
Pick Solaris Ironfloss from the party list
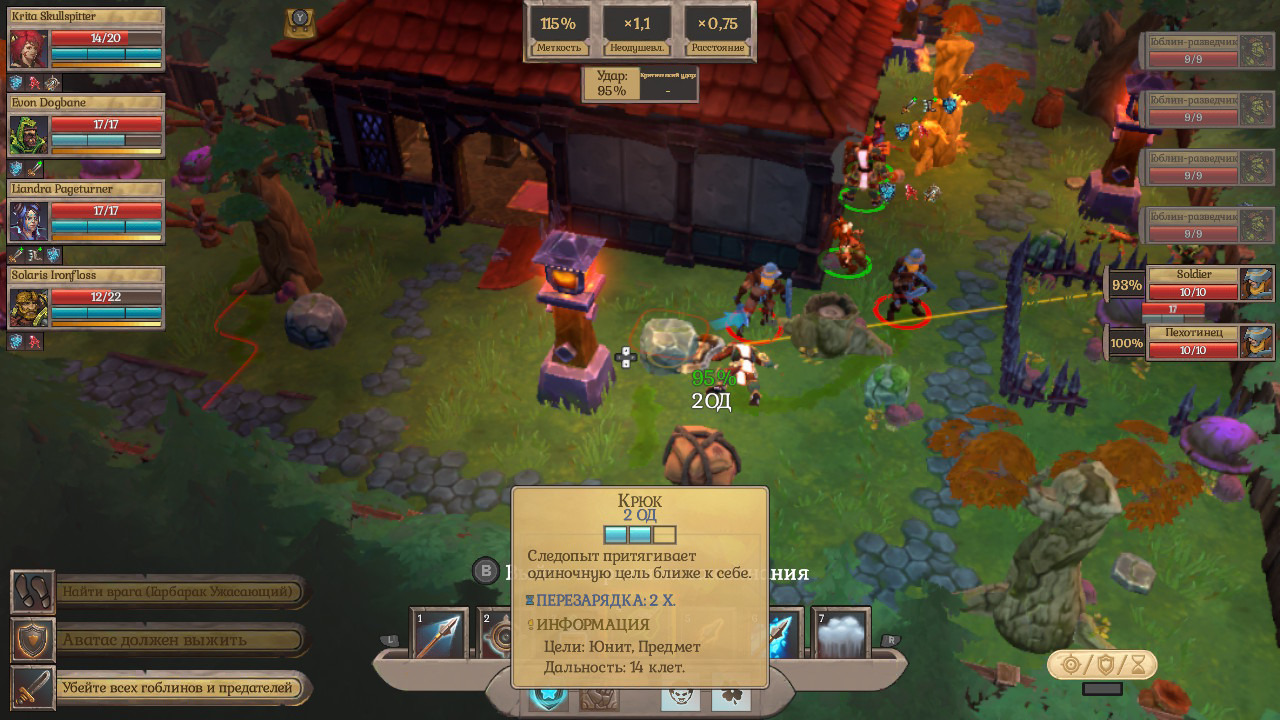pos(29,307)
